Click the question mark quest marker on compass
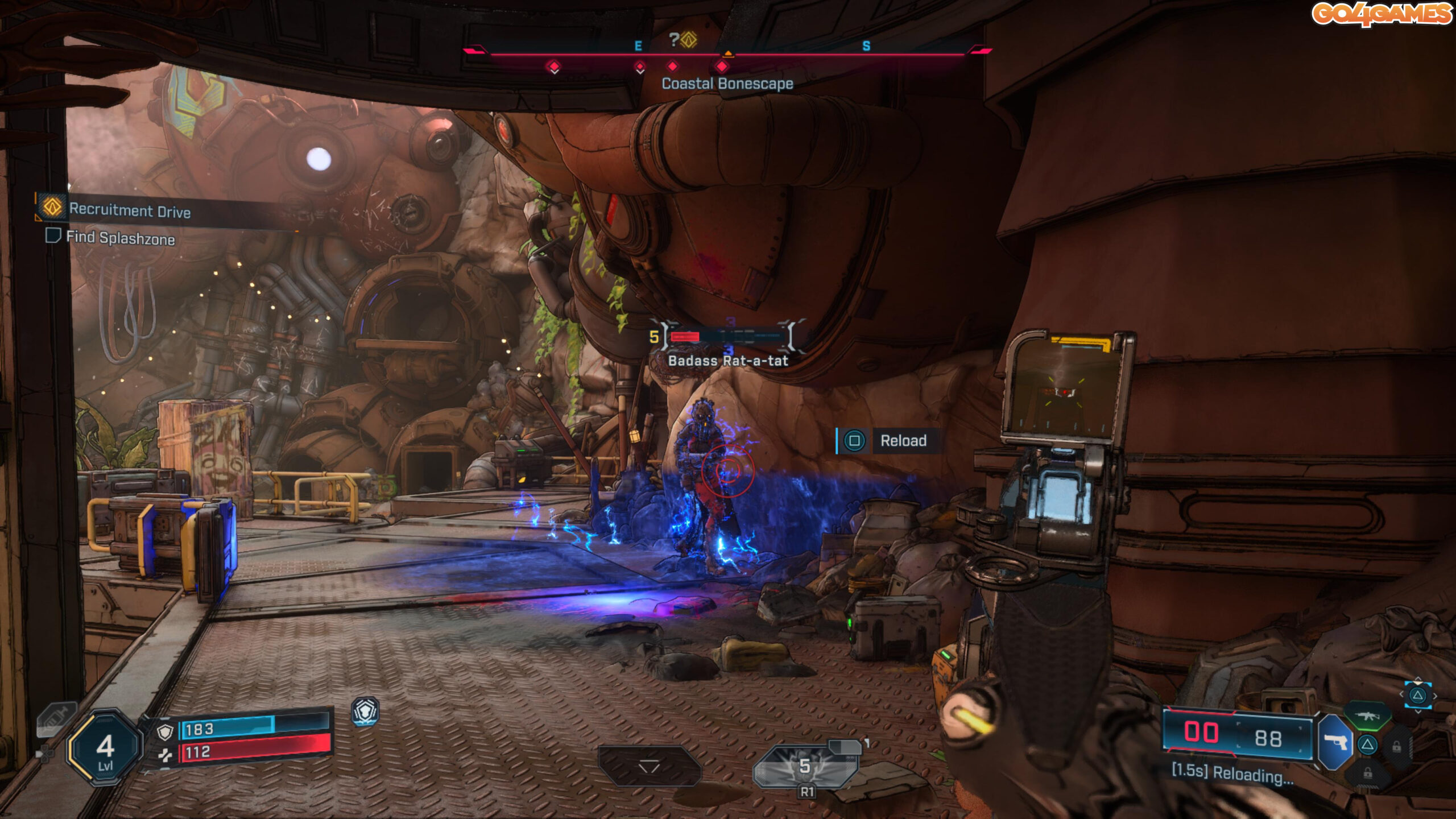 [x=681, y=39]
